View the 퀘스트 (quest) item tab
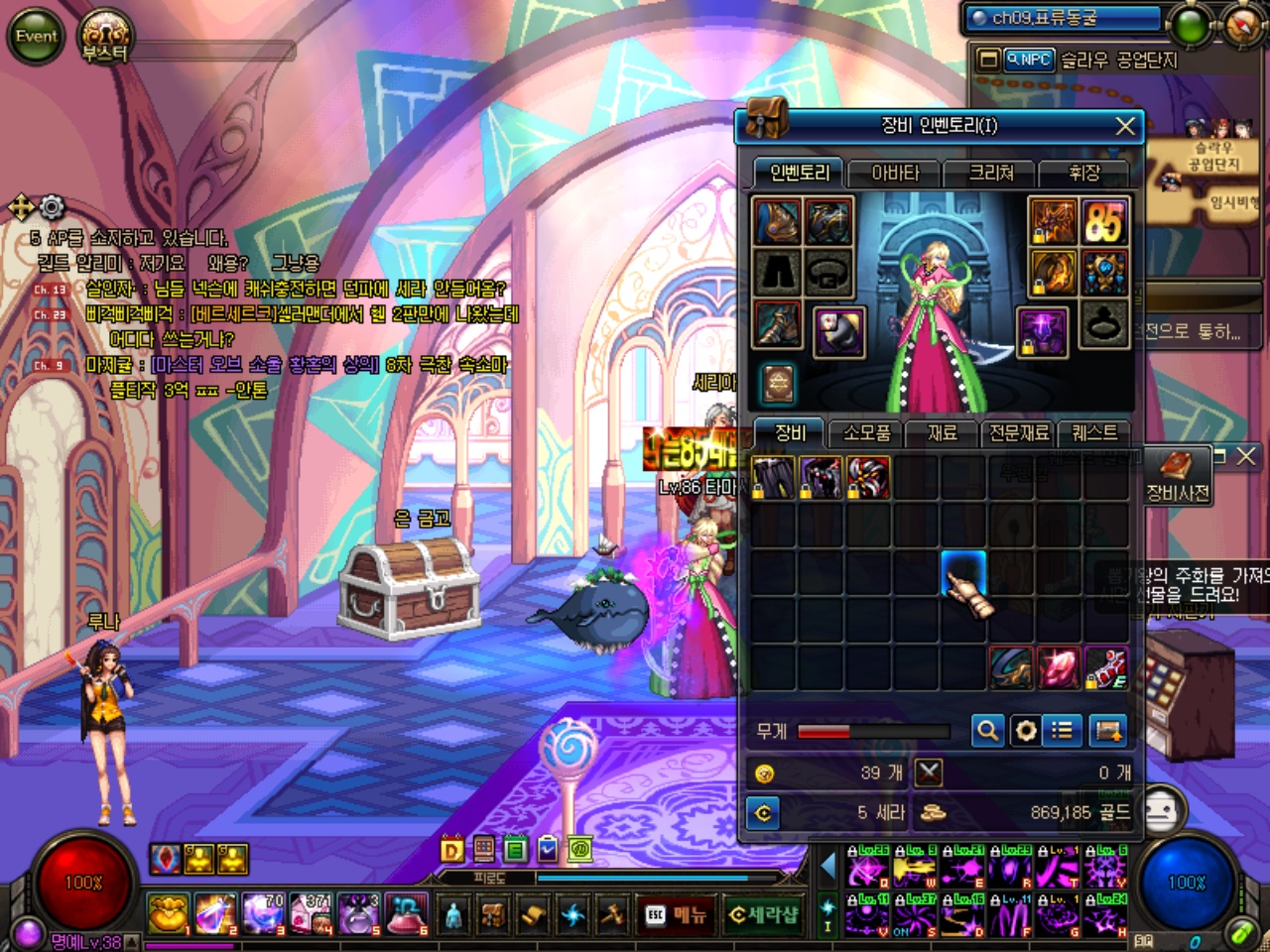Screen dimensions: 1270x952 (x=1094, y=433)
